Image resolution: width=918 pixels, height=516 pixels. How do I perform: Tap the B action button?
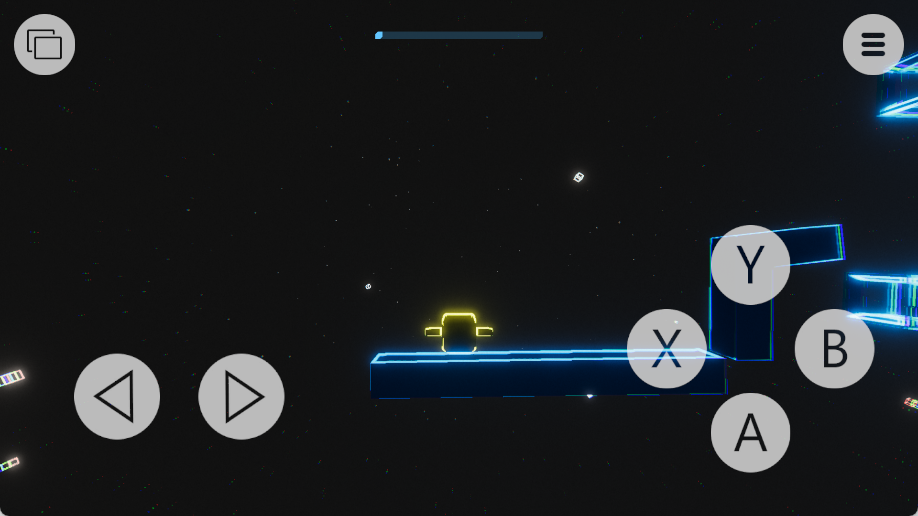834,348
